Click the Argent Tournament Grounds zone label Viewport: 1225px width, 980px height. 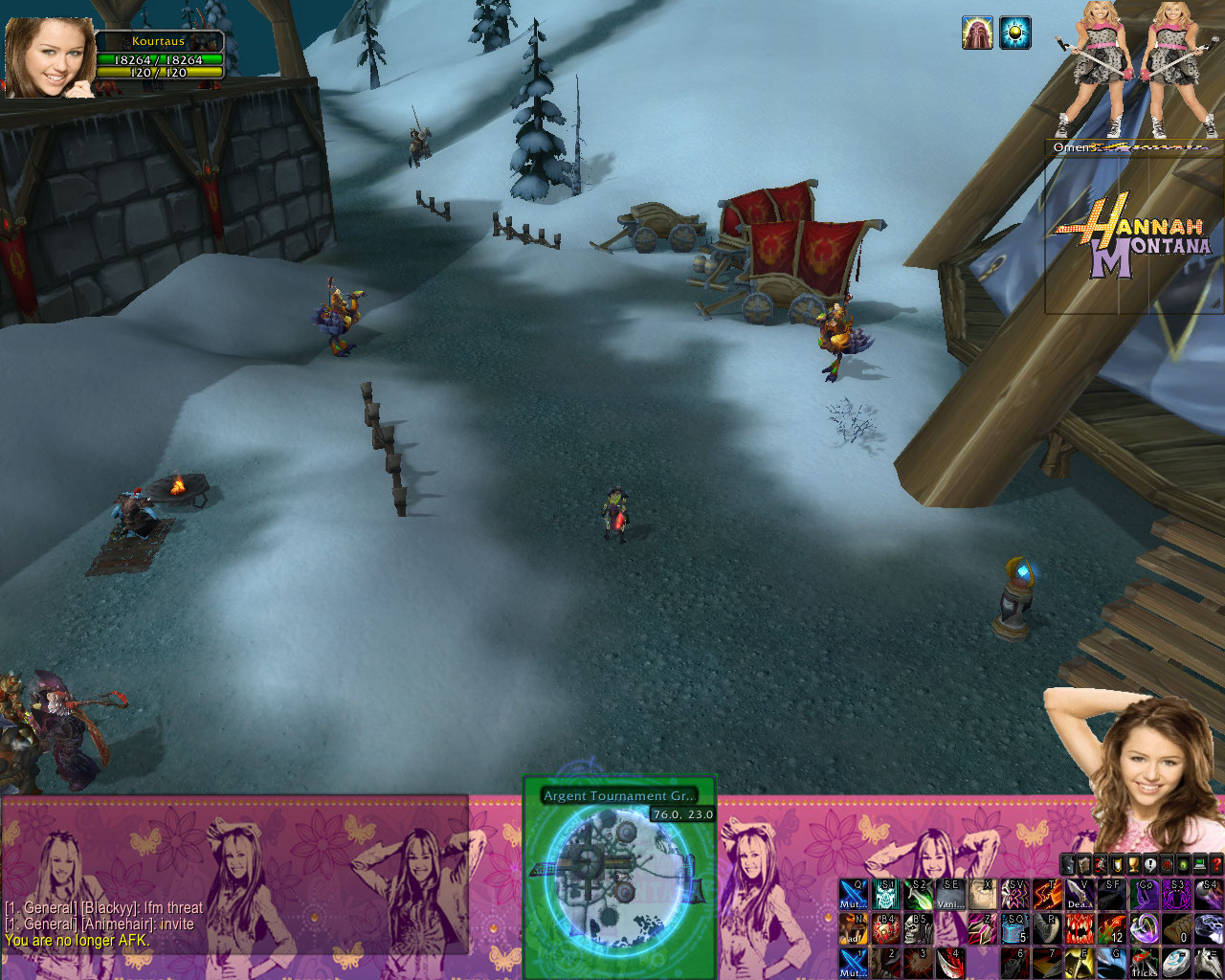tap(619, 796)
